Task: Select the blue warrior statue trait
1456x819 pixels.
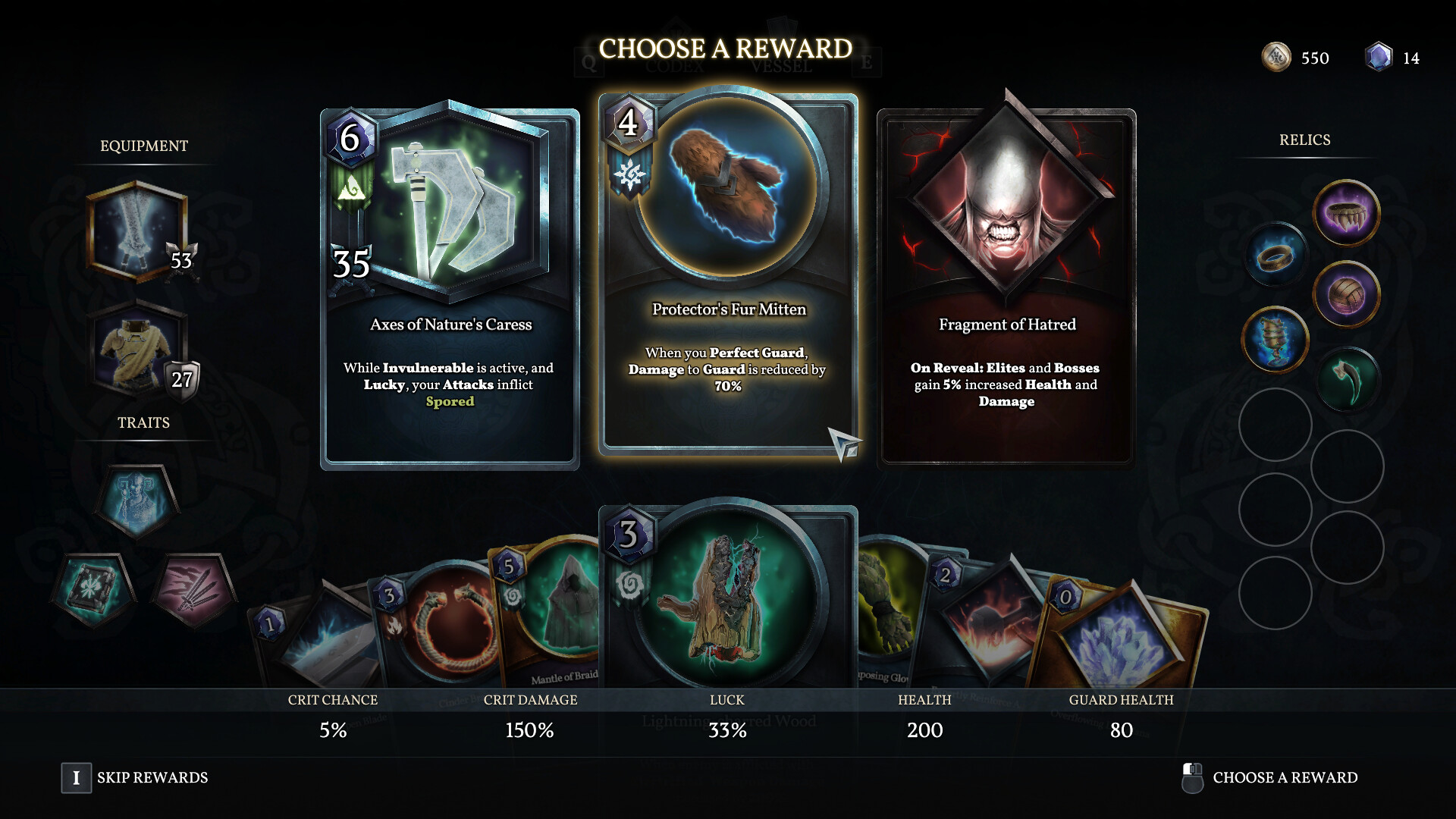Action: (x=137, y=500)
